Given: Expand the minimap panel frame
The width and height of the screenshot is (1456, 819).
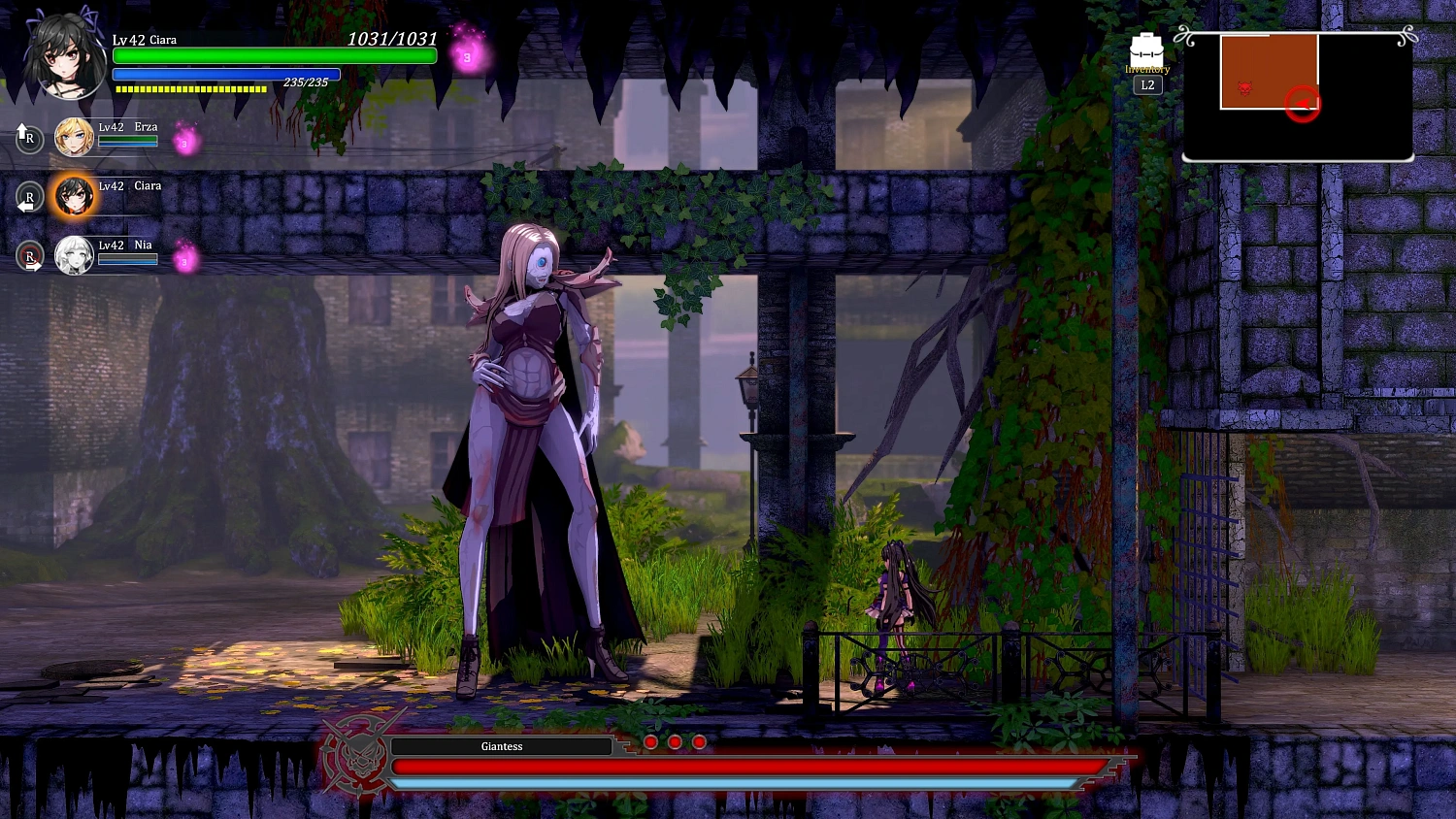Looking at the screenshot, I should (x=1298, y=95).
